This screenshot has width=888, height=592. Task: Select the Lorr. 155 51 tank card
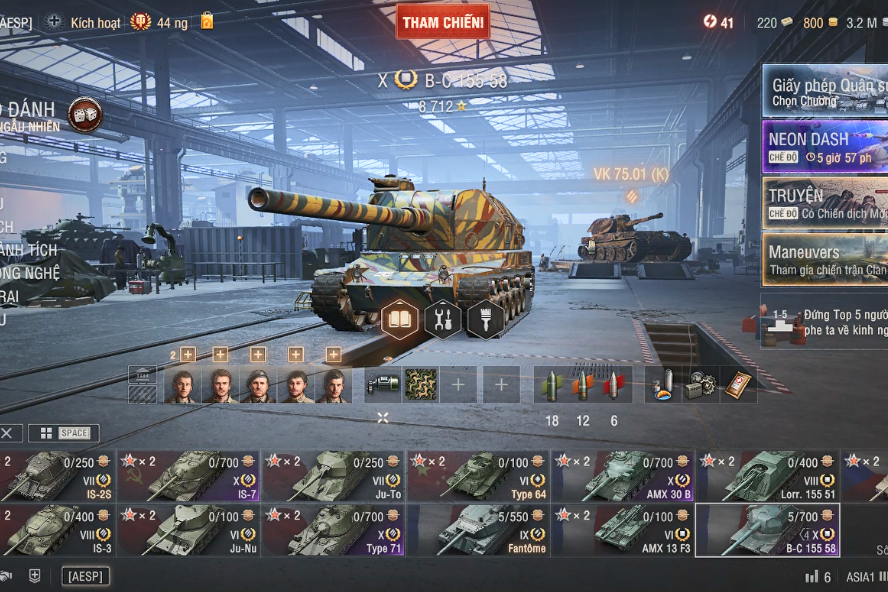[766, 475]
